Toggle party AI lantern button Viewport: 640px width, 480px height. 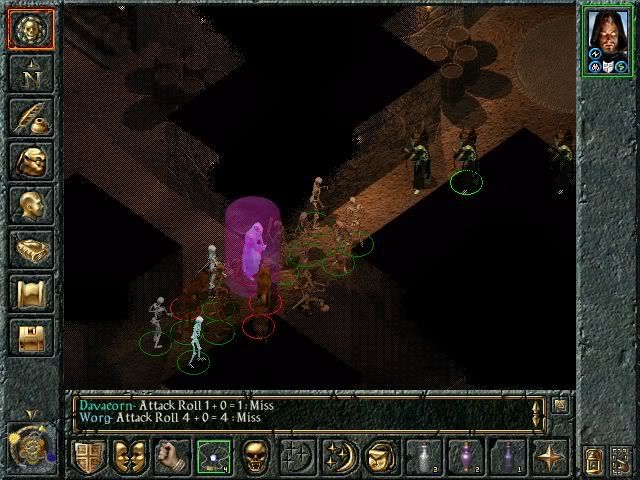593,459
